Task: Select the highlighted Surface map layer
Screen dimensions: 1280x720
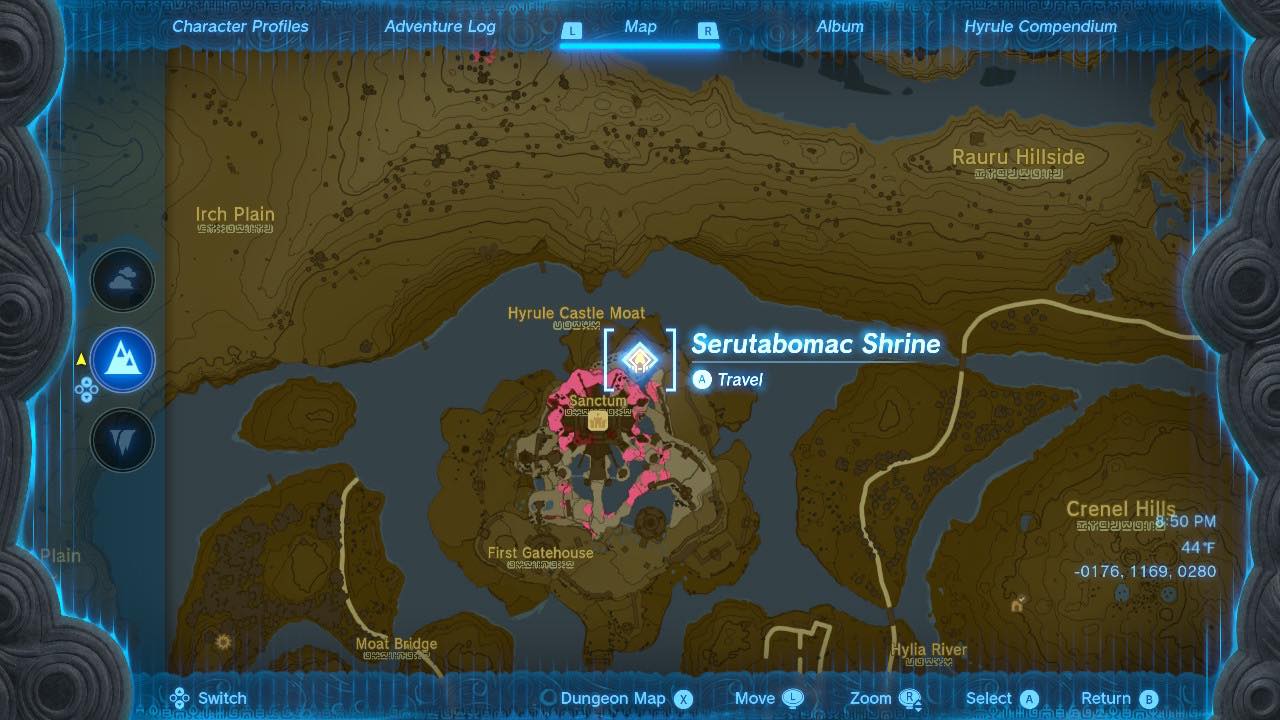Action: click(122, 360)
